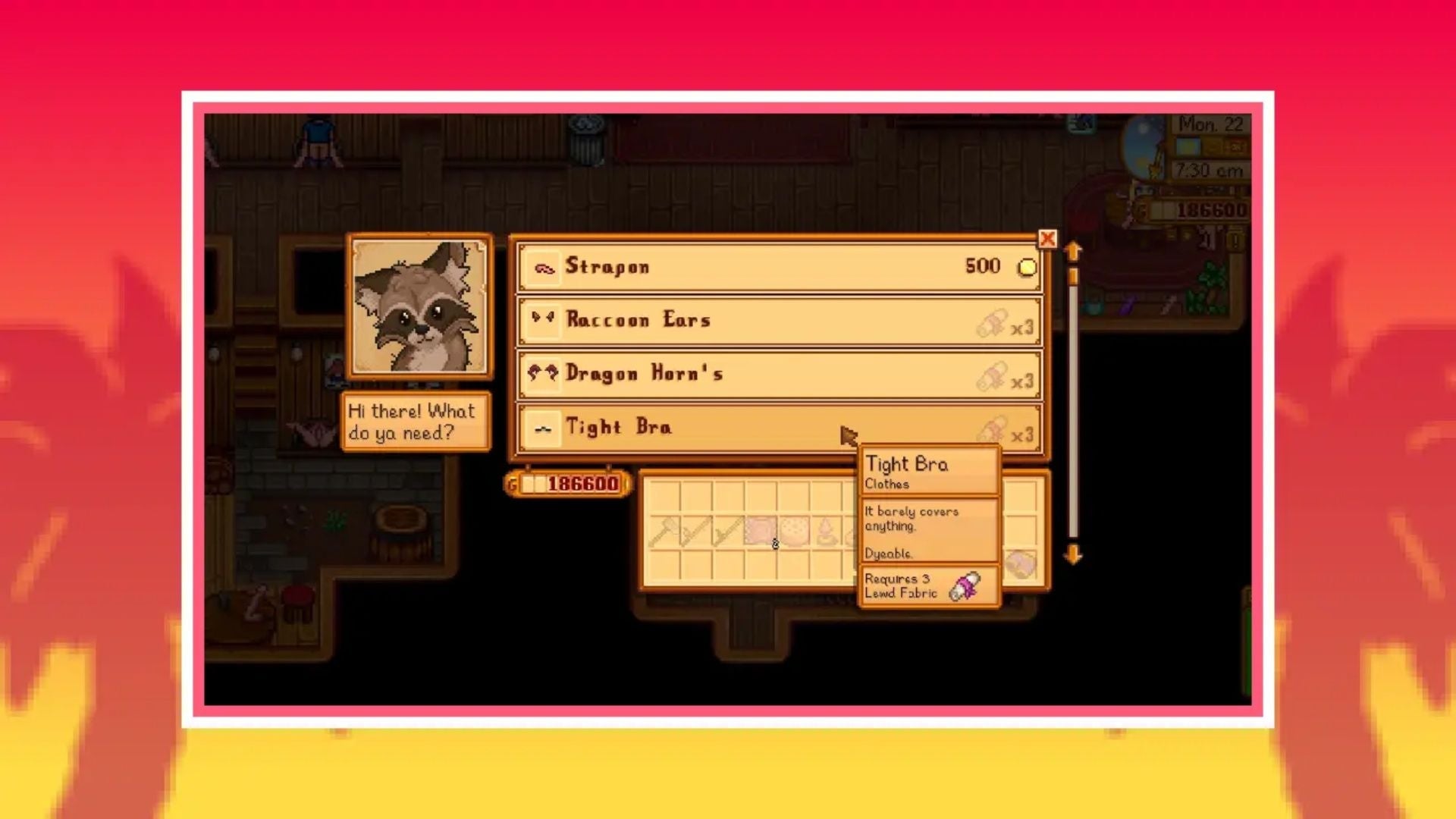Click the gold coin icon beside Strapon's price
Image resolution: width=1456 pixels, height=819 pixels.
[1025, 265]
